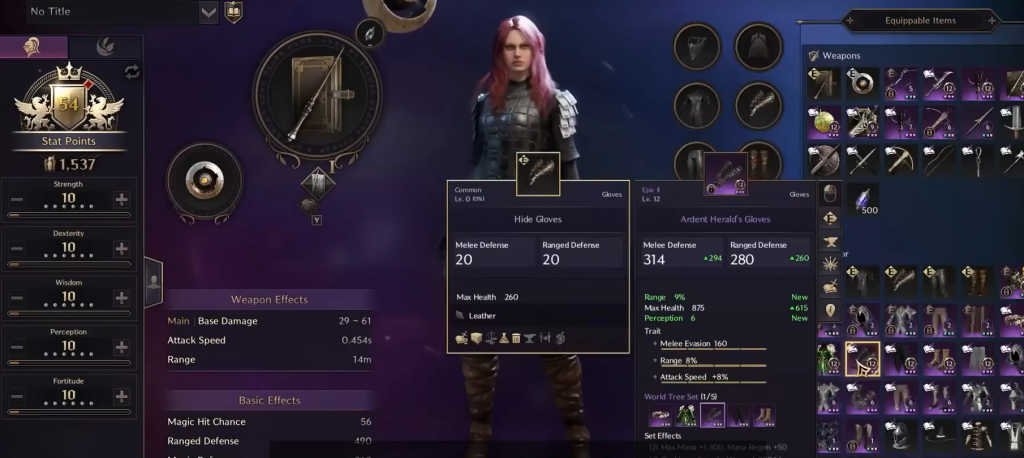
Task: Select the round shield off-hand weapon slot
Action: coord(206,182)
